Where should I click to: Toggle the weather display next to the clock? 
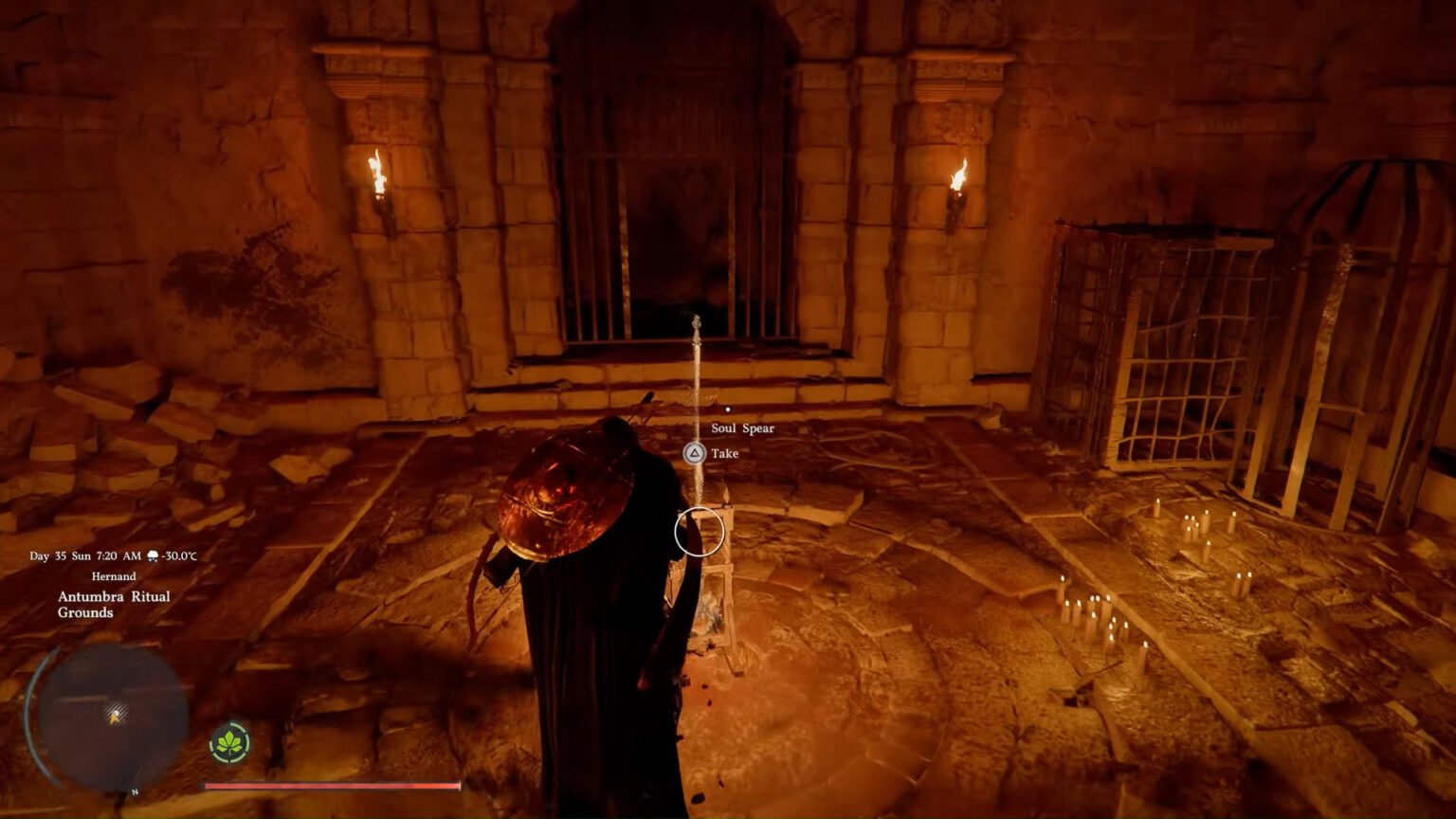coord(153,556)
